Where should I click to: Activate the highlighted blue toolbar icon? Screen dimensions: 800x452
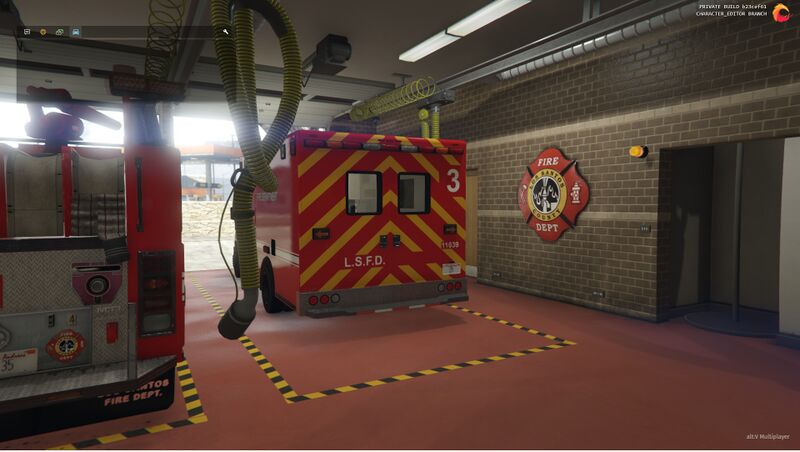coord(76,32)
